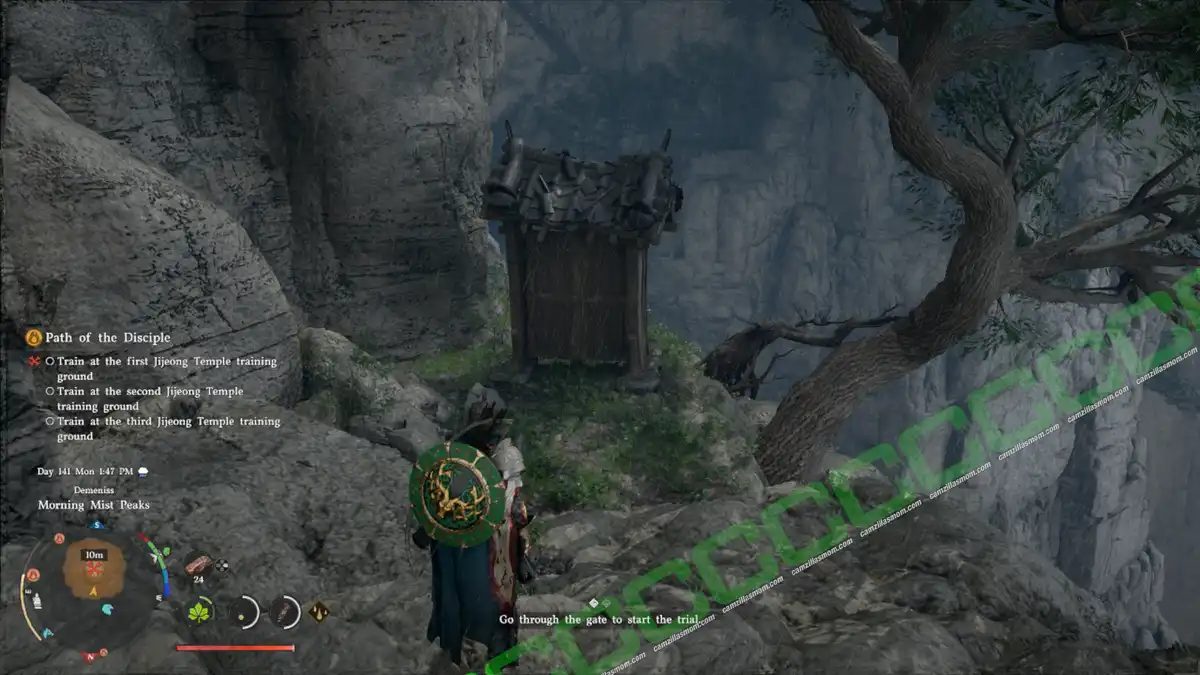The height and width of the screenshot is (675, 1200).
Task: Click the gold droplets diamond icon
Action: (320, 610)
